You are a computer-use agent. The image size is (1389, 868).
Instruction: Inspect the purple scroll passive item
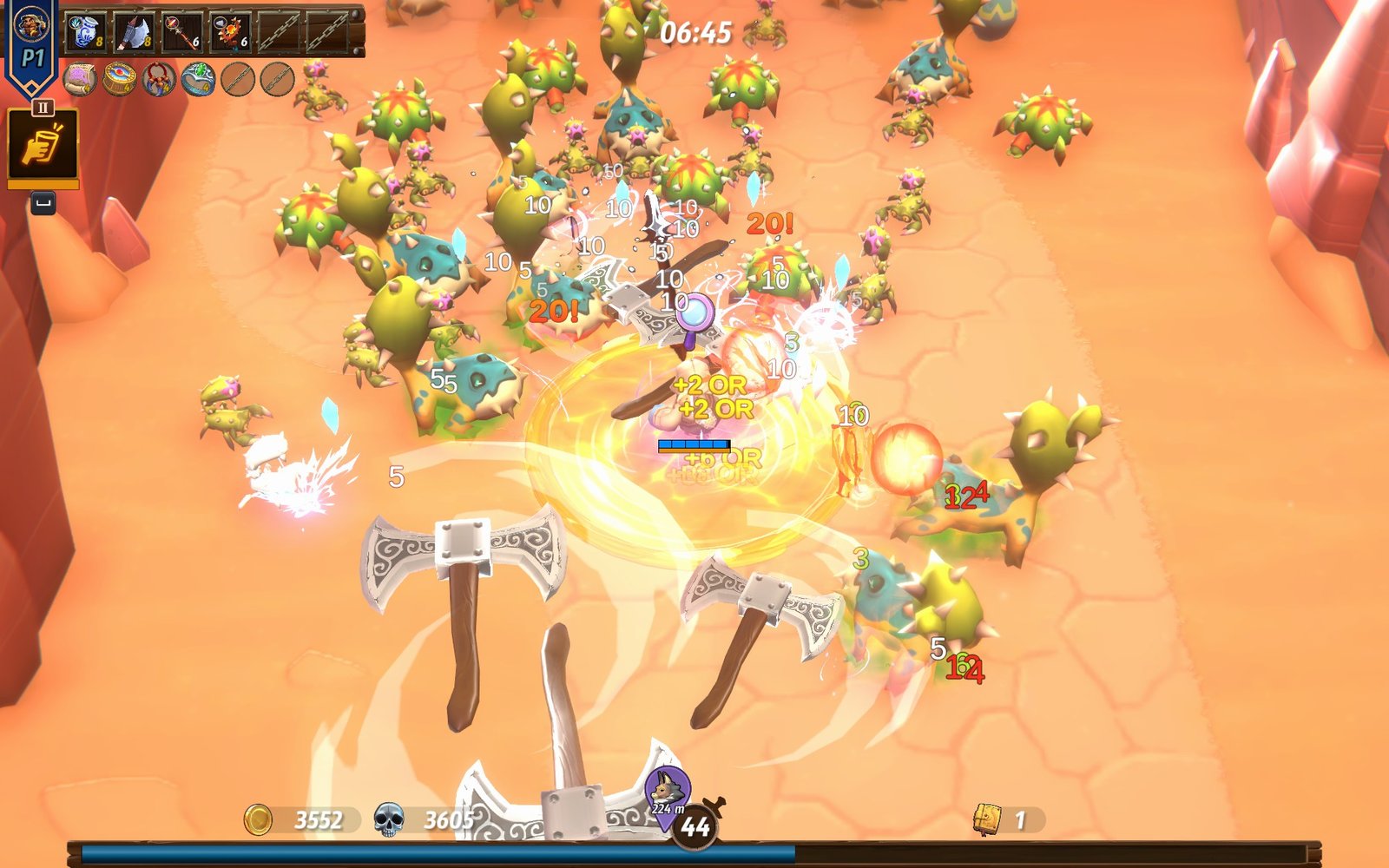pos(80,80)
